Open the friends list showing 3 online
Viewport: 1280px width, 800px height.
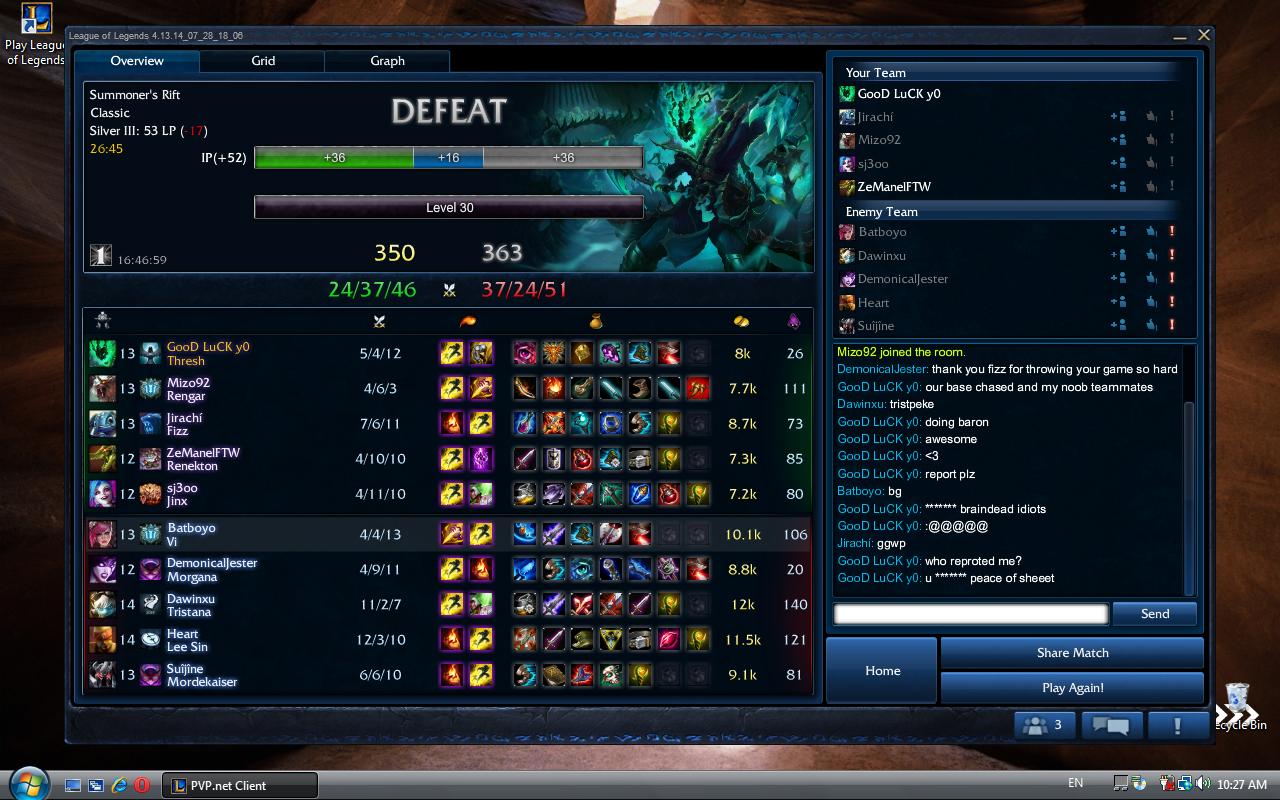1047,725
